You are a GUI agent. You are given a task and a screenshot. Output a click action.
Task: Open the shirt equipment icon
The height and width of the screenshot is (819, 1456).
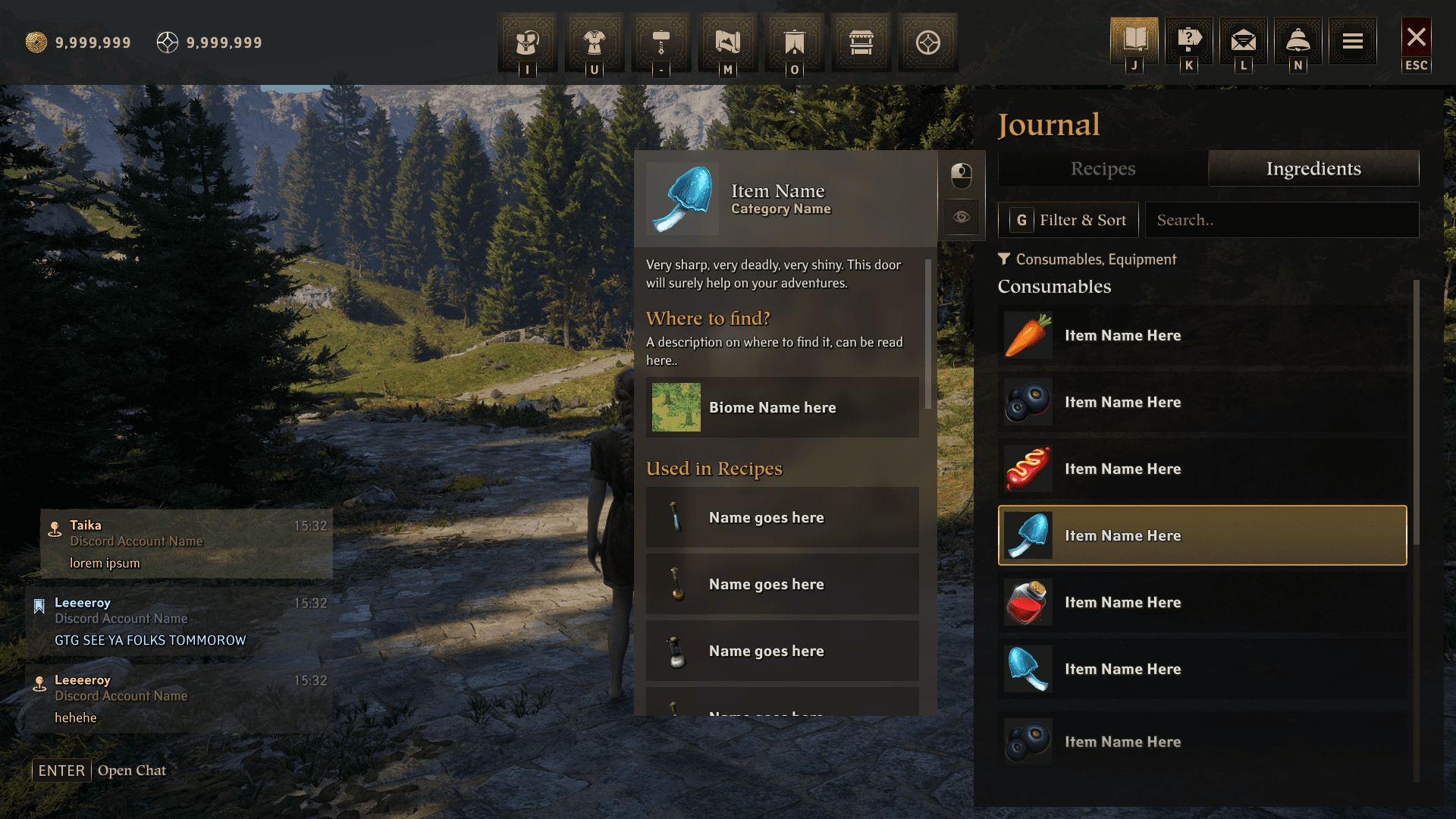tap(594, 42)
